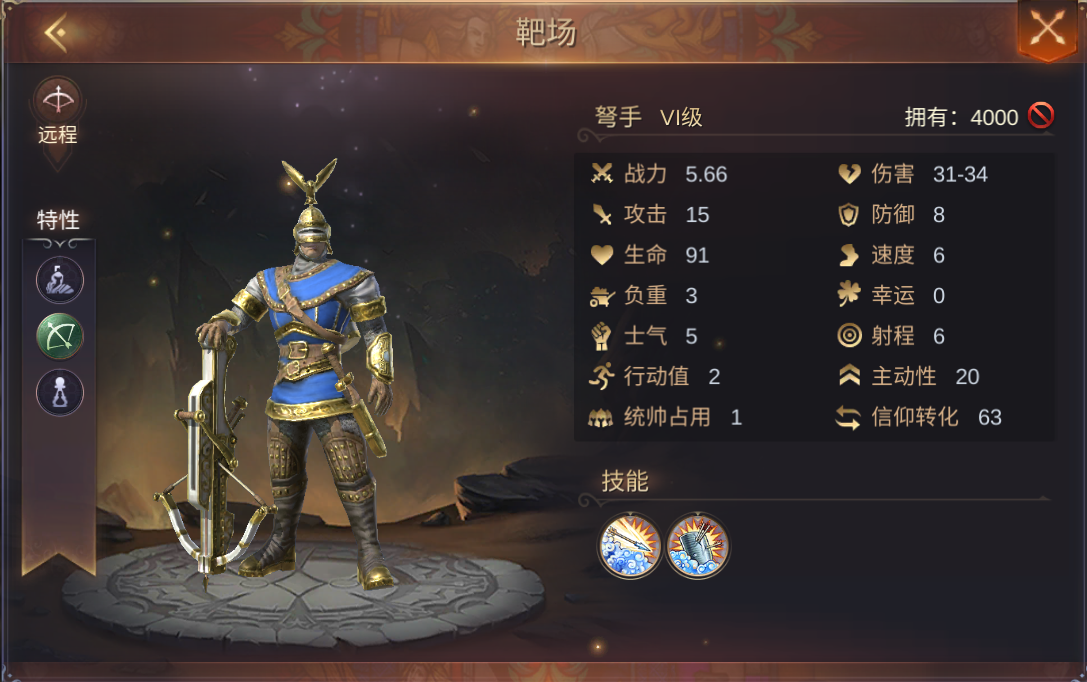The width and height of the screenshot is (1087, 682).
Task: Click the red prohibition icon beside 拥有 4000
Action: (1040, 117)
